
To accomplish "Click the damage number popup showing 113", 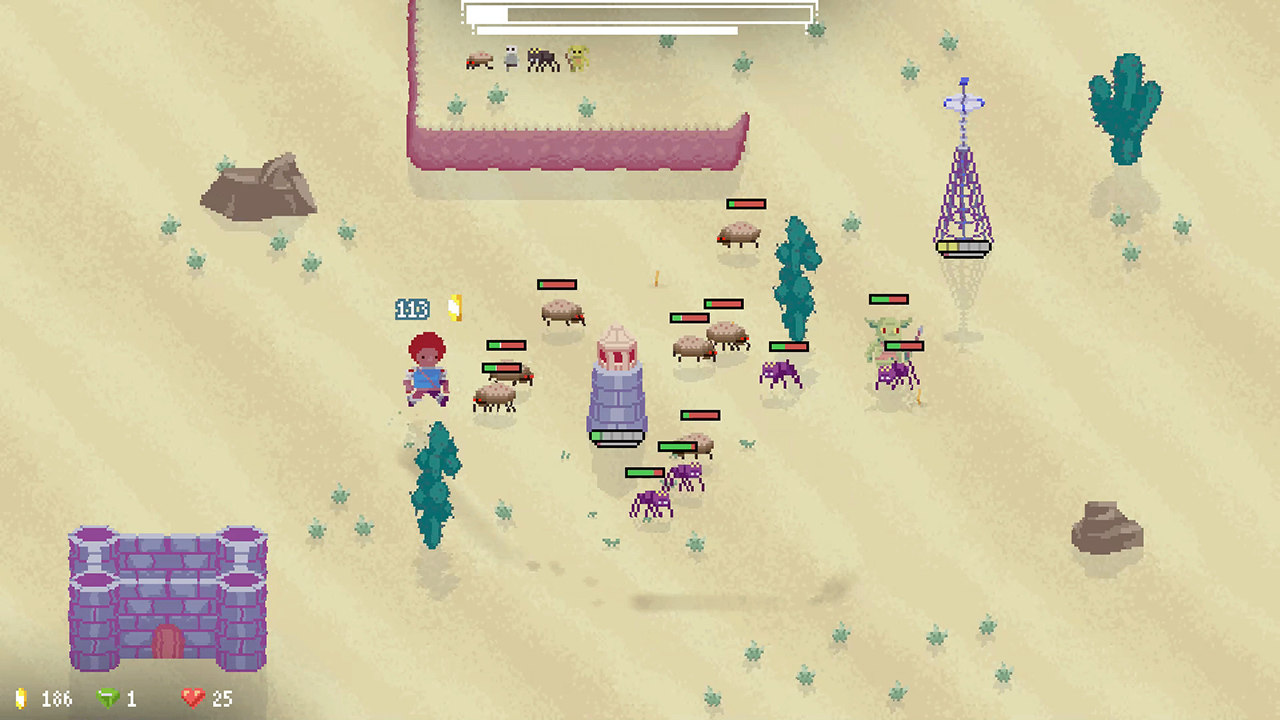I will pyautogui.click(x=411, y=309).
